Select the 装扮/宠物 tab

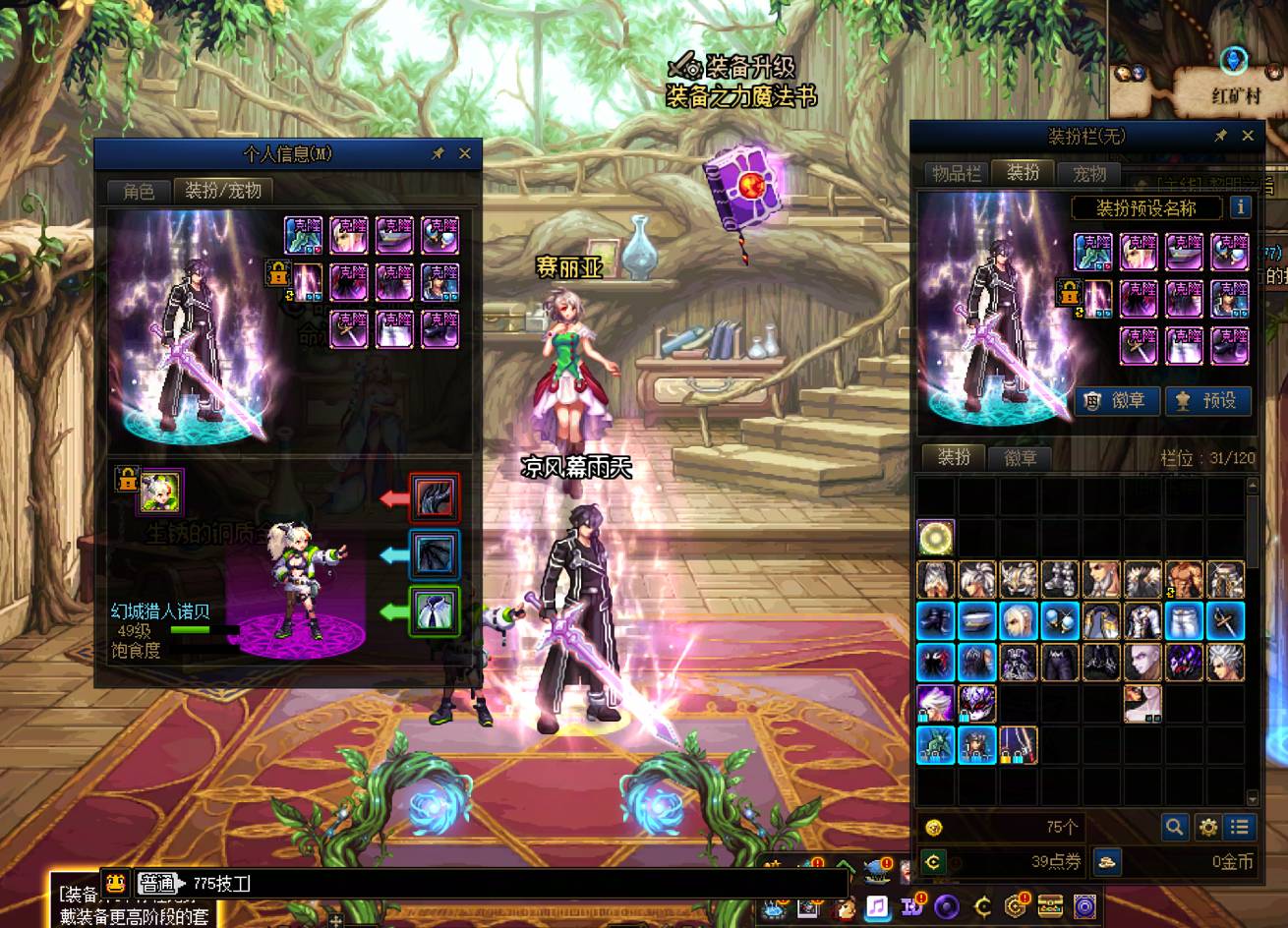223,190
